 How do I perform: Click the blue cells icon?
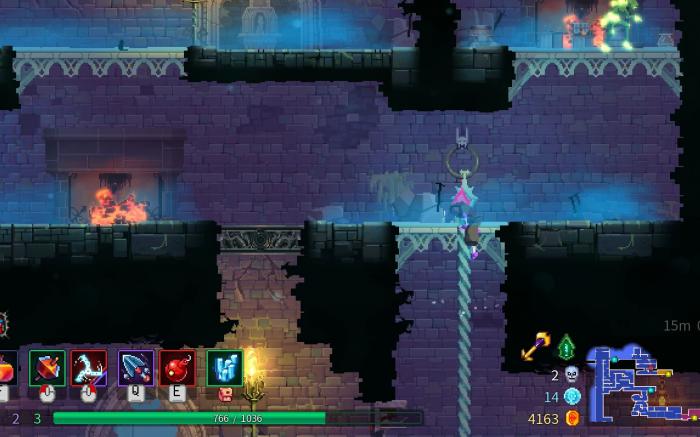tap(572, 397)
